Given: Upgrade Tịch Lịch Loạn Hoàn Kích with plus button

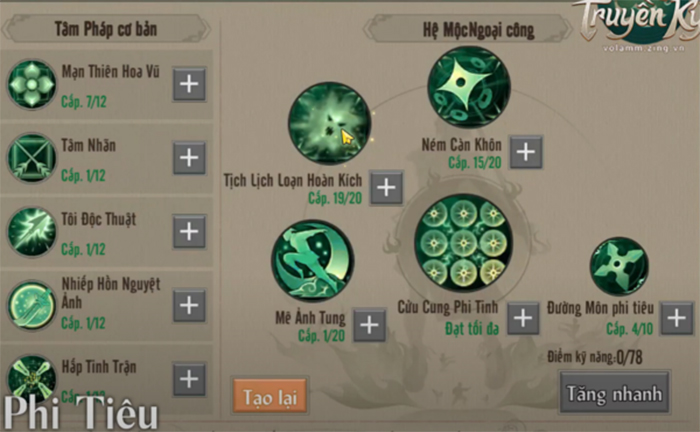Looking at the screenshot, I should 386,186.
